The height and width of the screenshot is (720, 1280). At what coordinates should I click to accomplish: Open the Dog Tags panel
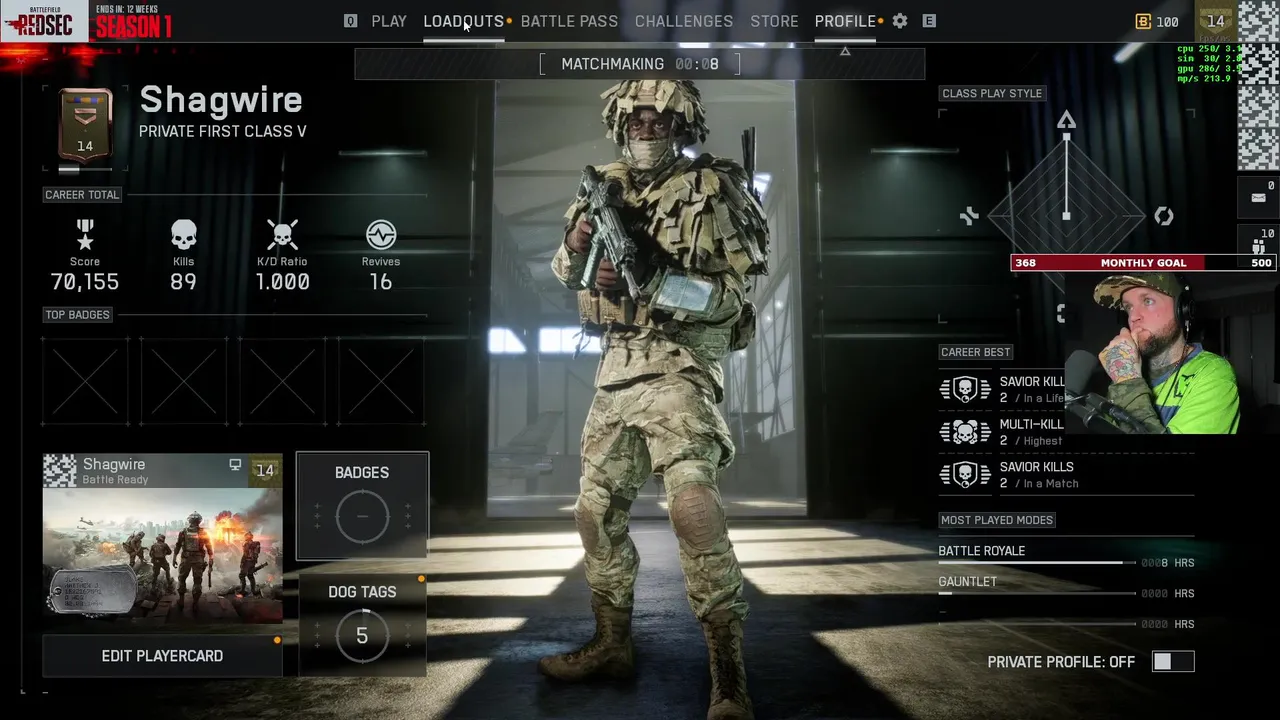tap(362, 624)
